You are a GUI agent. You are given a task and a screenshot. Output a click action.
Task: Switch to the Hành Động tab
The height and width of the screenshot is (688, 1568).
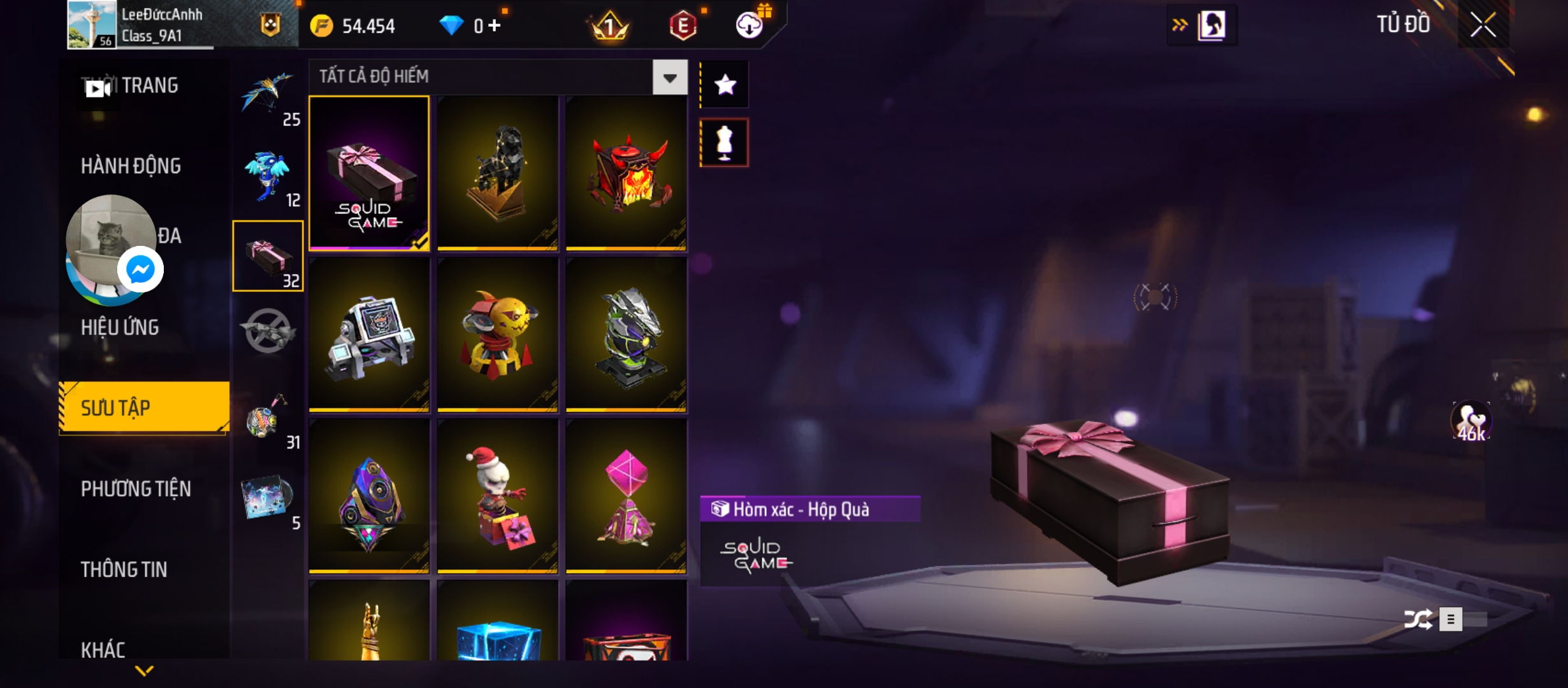click(x=131, y=166)
